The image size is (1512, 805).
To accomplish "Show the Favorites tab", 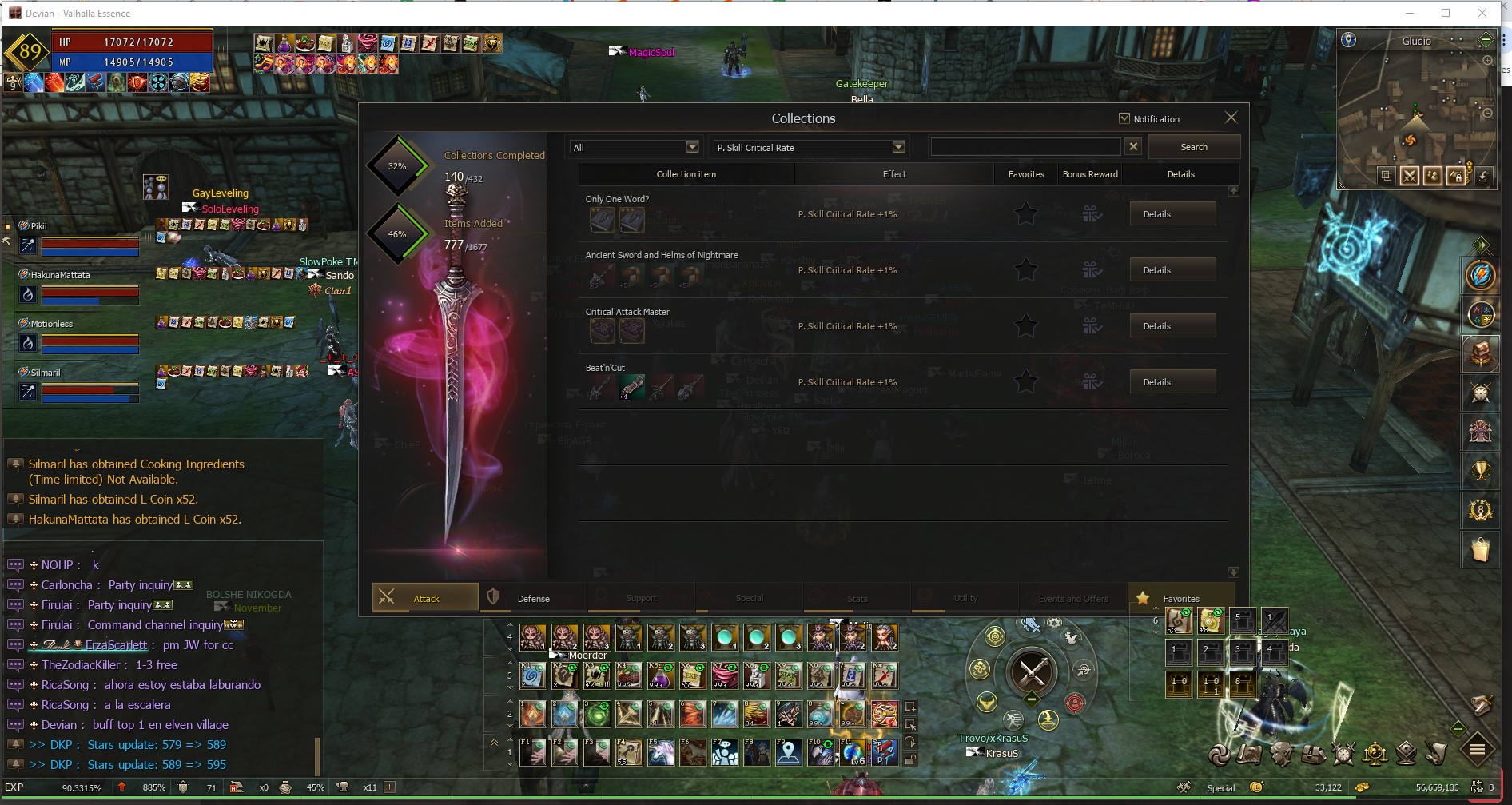I will pos(1180,598).
